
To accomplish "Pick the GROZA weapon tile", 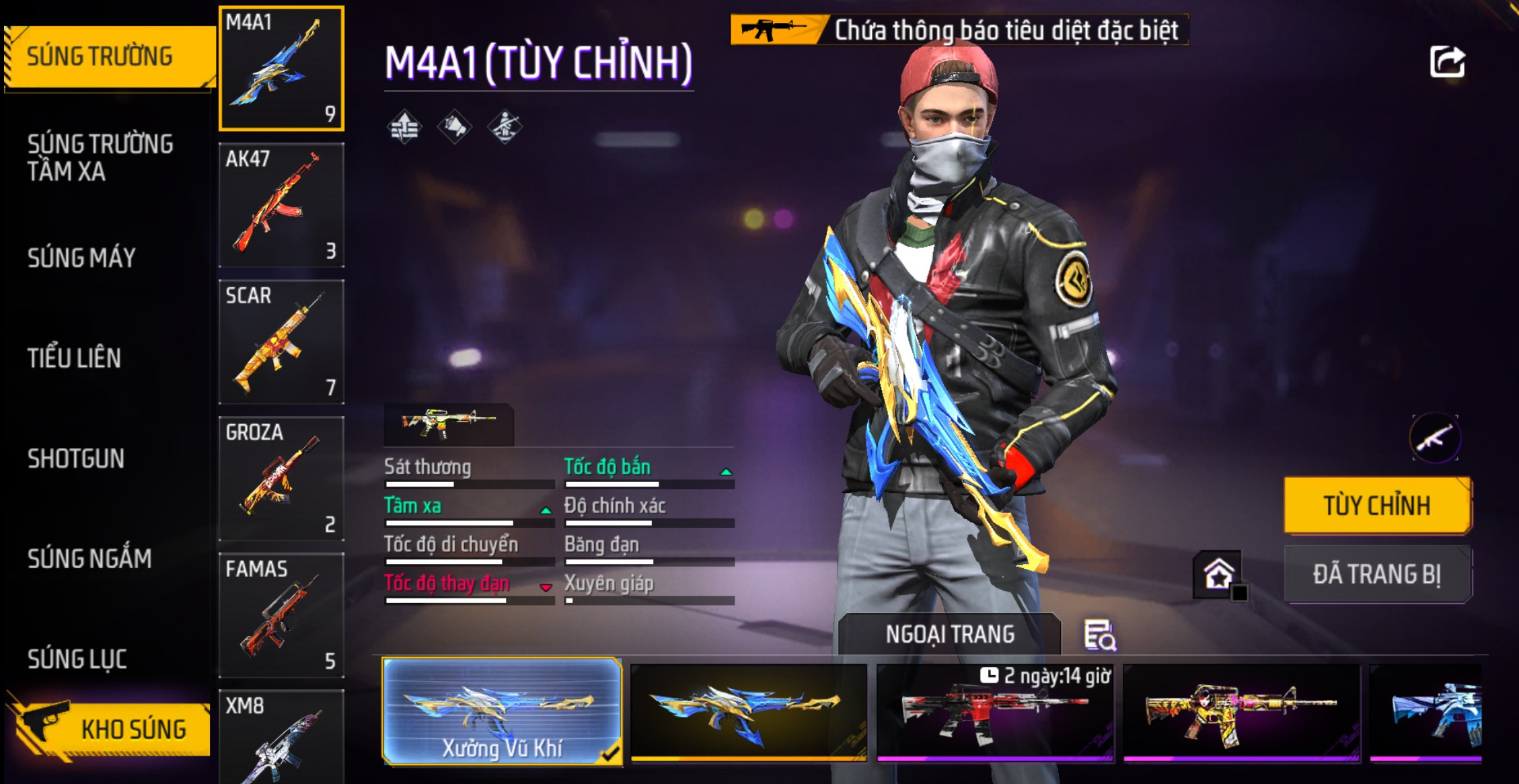I will tap(281, 478).
